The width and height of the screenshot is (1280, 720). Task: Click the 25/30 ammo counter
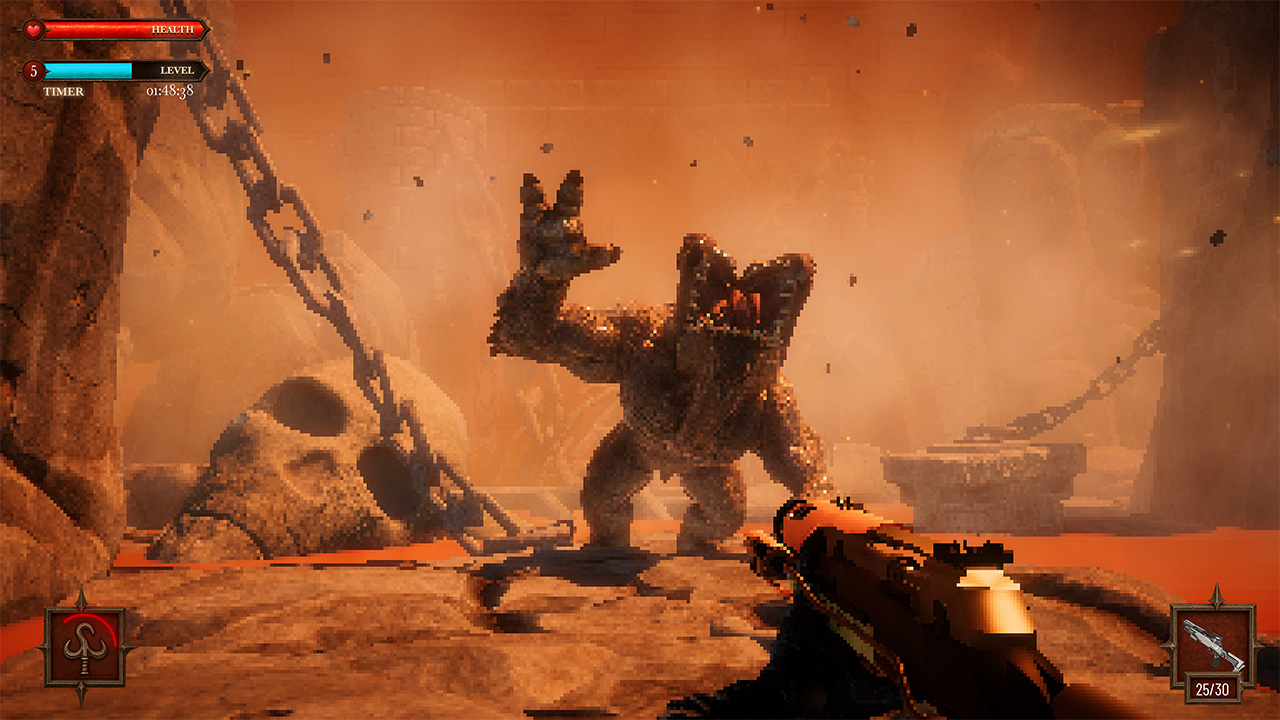(1213, 688)
